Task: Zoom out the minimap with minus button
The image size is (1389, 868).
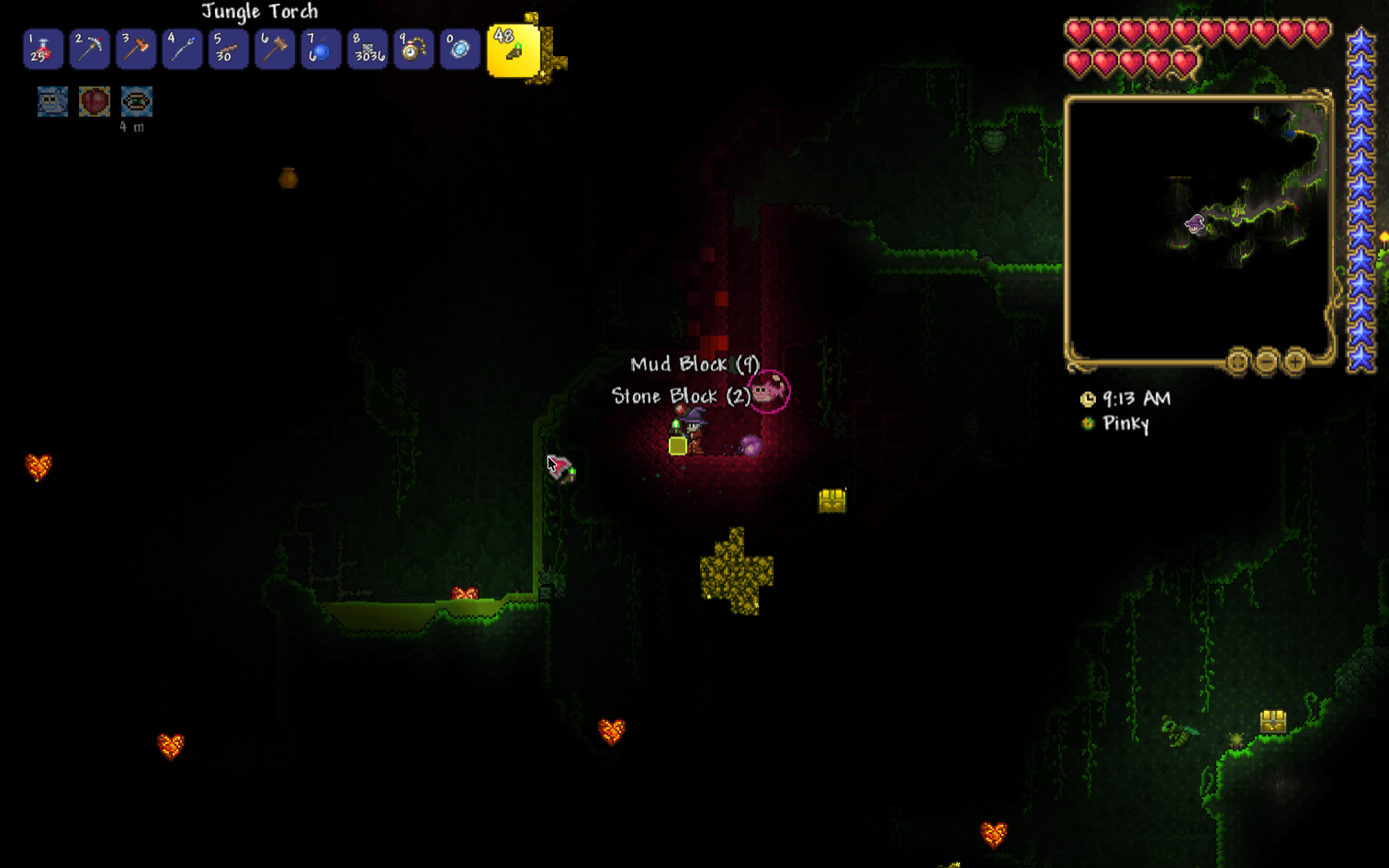Action: coord(1266,362)
